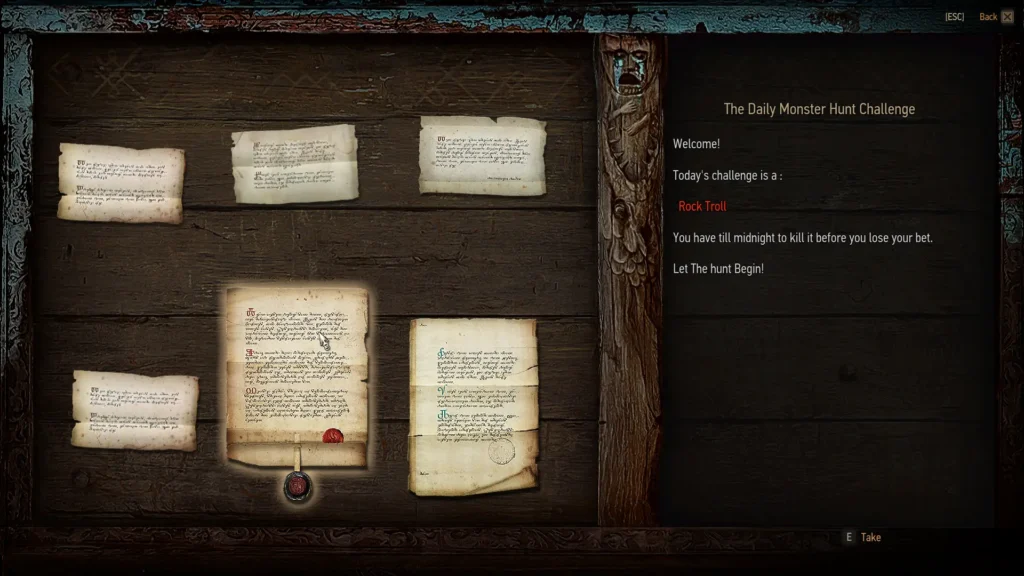This screenshot has width=1024, height=576.
Task: Select the glowing notice with red wax seal
Action: coord(297,376)
